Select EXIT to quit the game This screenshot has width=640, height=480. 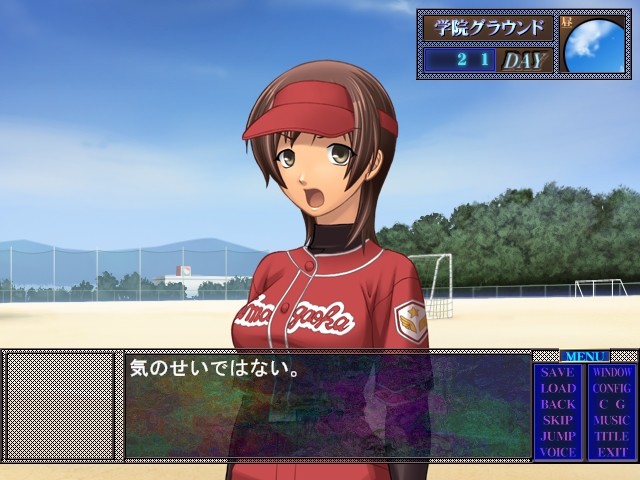click(x=611, y=452)
